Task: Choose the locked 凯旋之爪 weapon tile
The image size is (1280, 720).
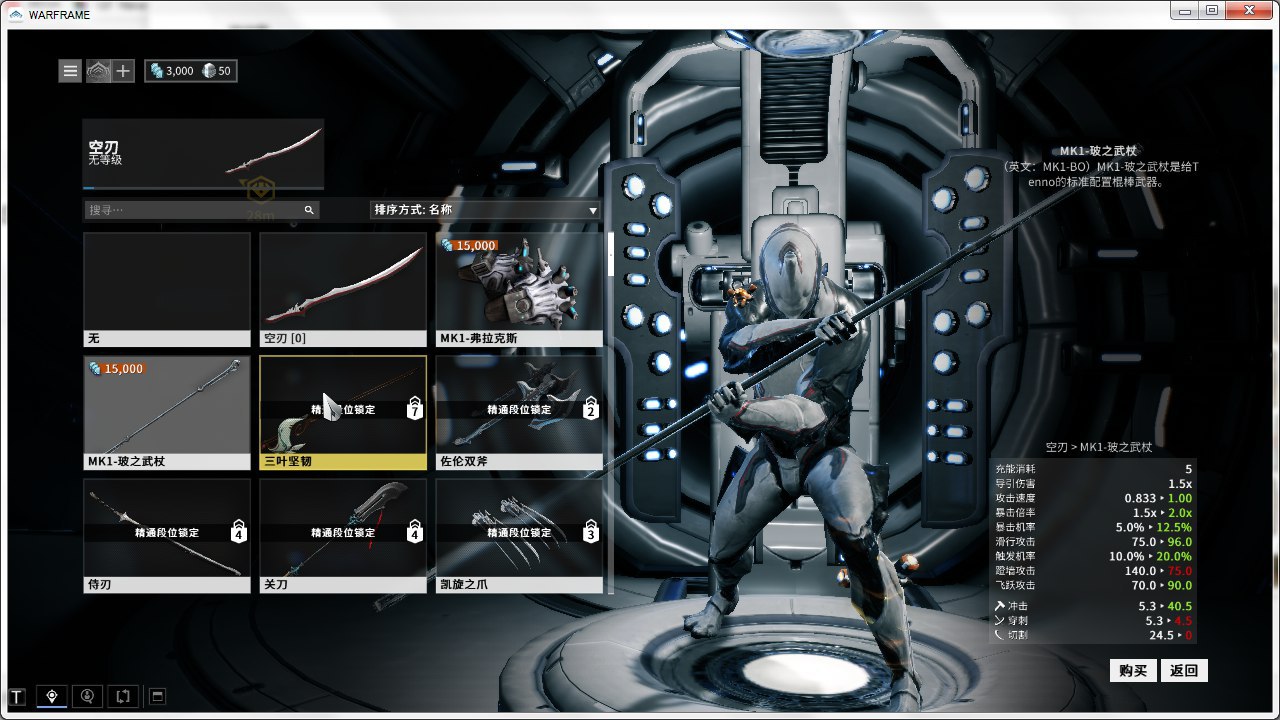Action: click(519, 536)
